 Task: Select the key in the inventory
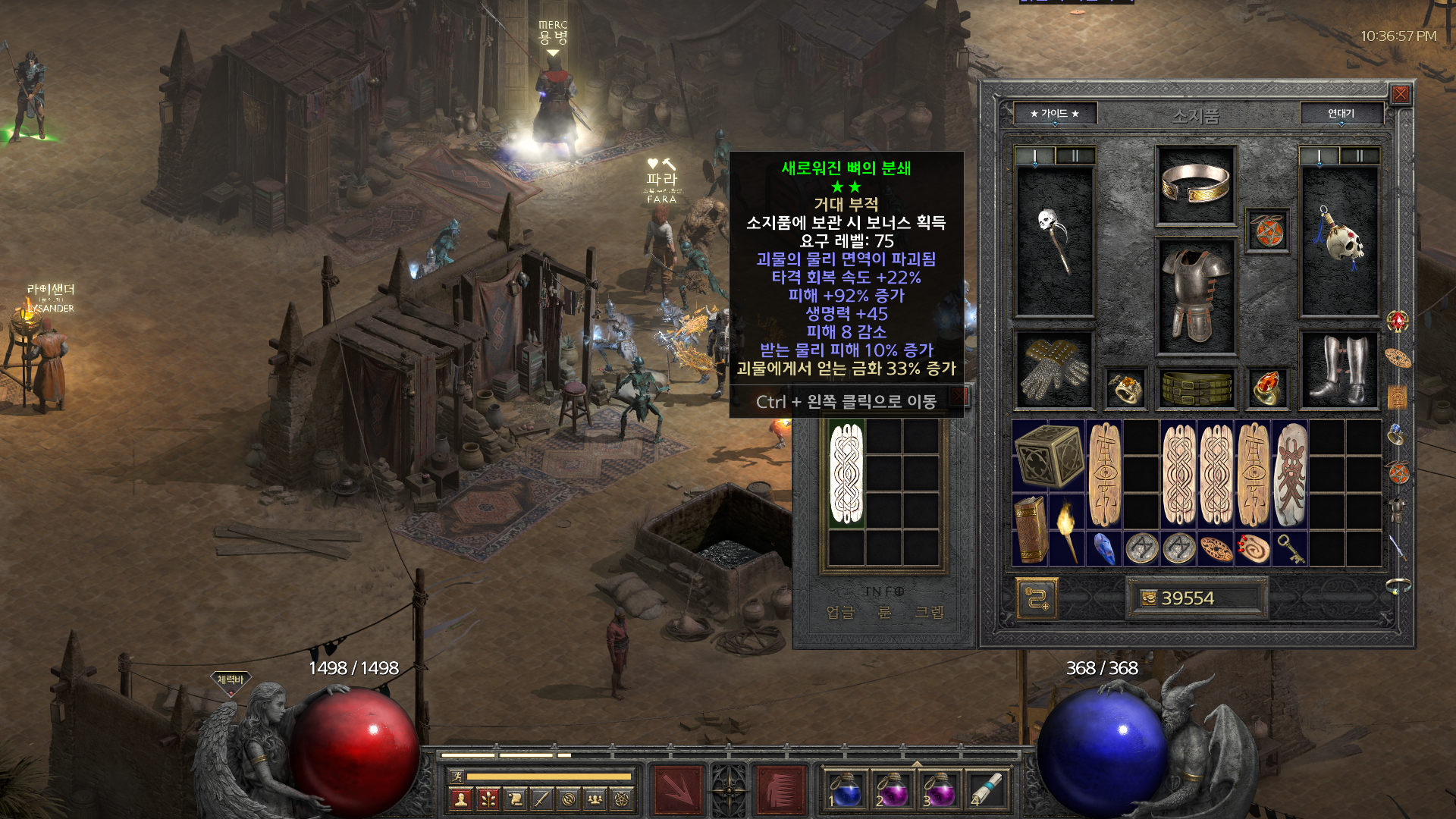pos(1290,548)
